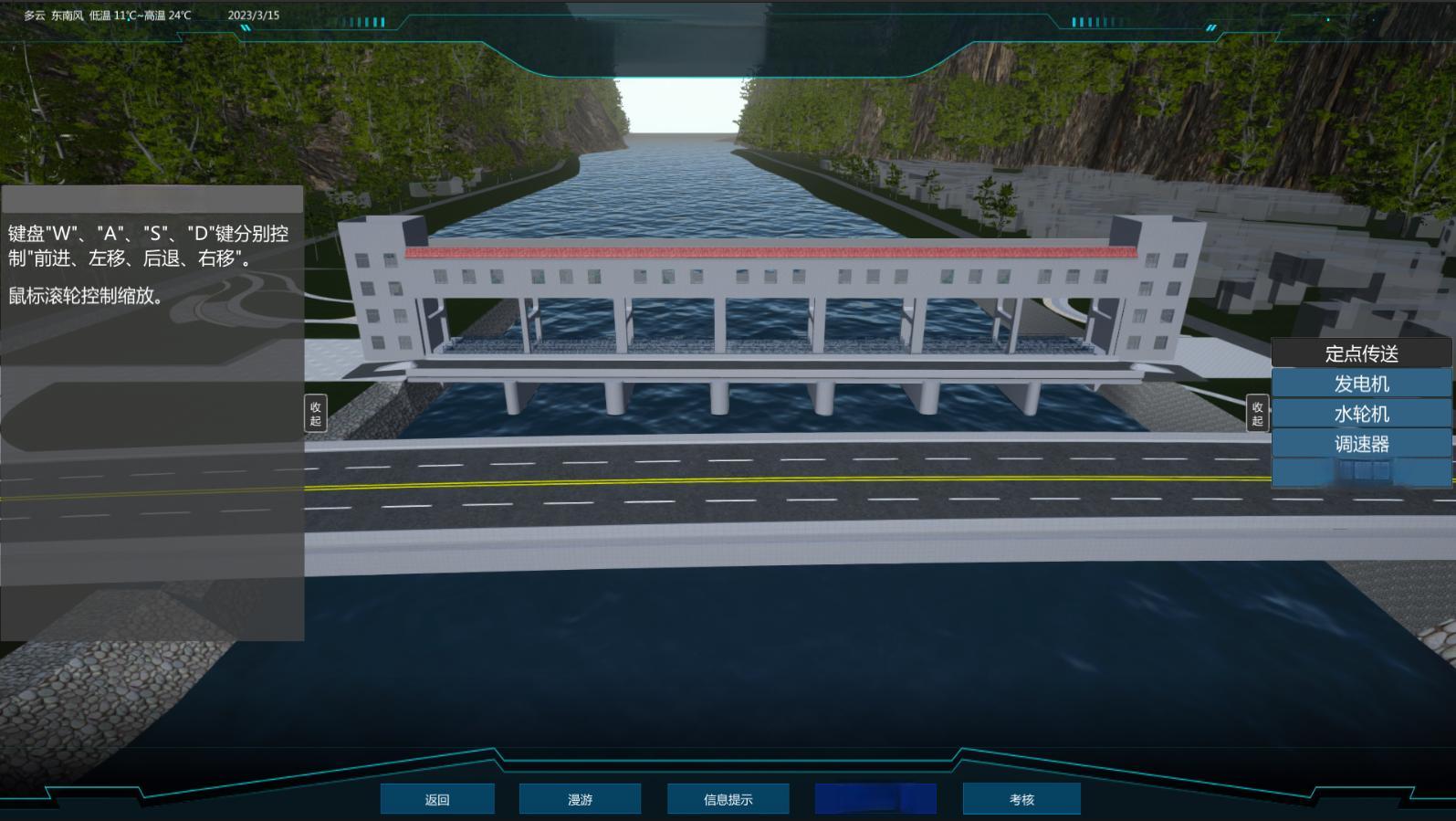Screen dimensions: 1456x821
Task: Open the 信息提示 (Info tips) button
Action: click(x=728, y=799)
